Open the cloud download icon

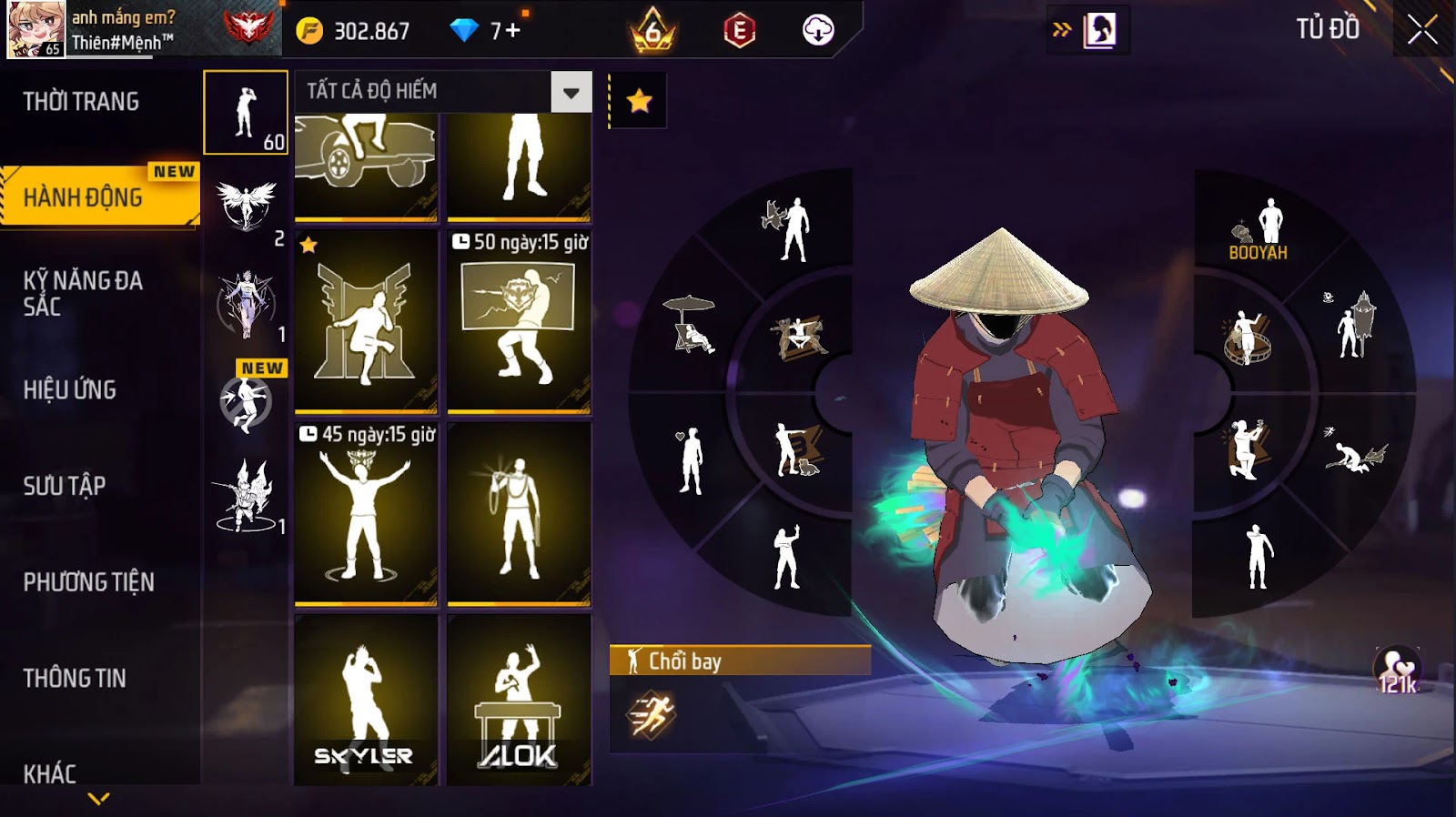[818, 31]
